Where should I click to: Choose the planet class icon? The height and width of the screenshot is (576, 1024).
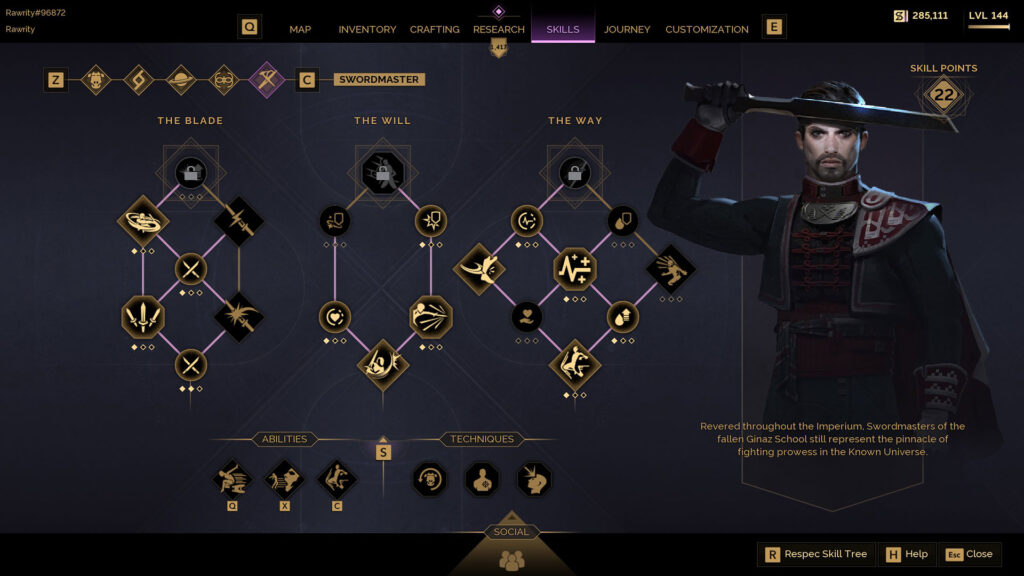coord(181,79)
